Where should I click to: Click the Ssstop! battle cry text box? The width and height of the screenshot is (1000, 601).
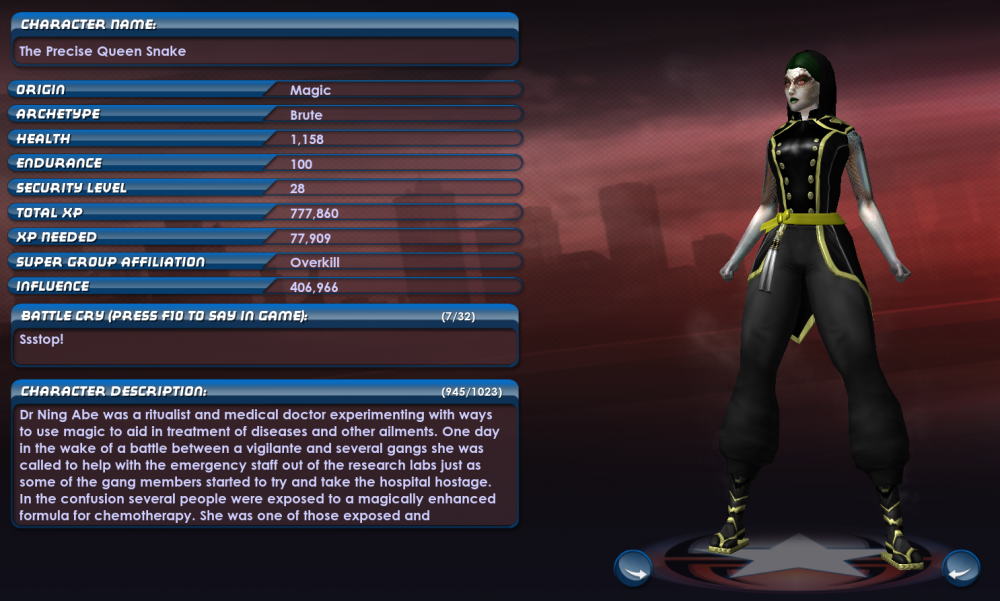pyautogui.click(x=265, y=345)
